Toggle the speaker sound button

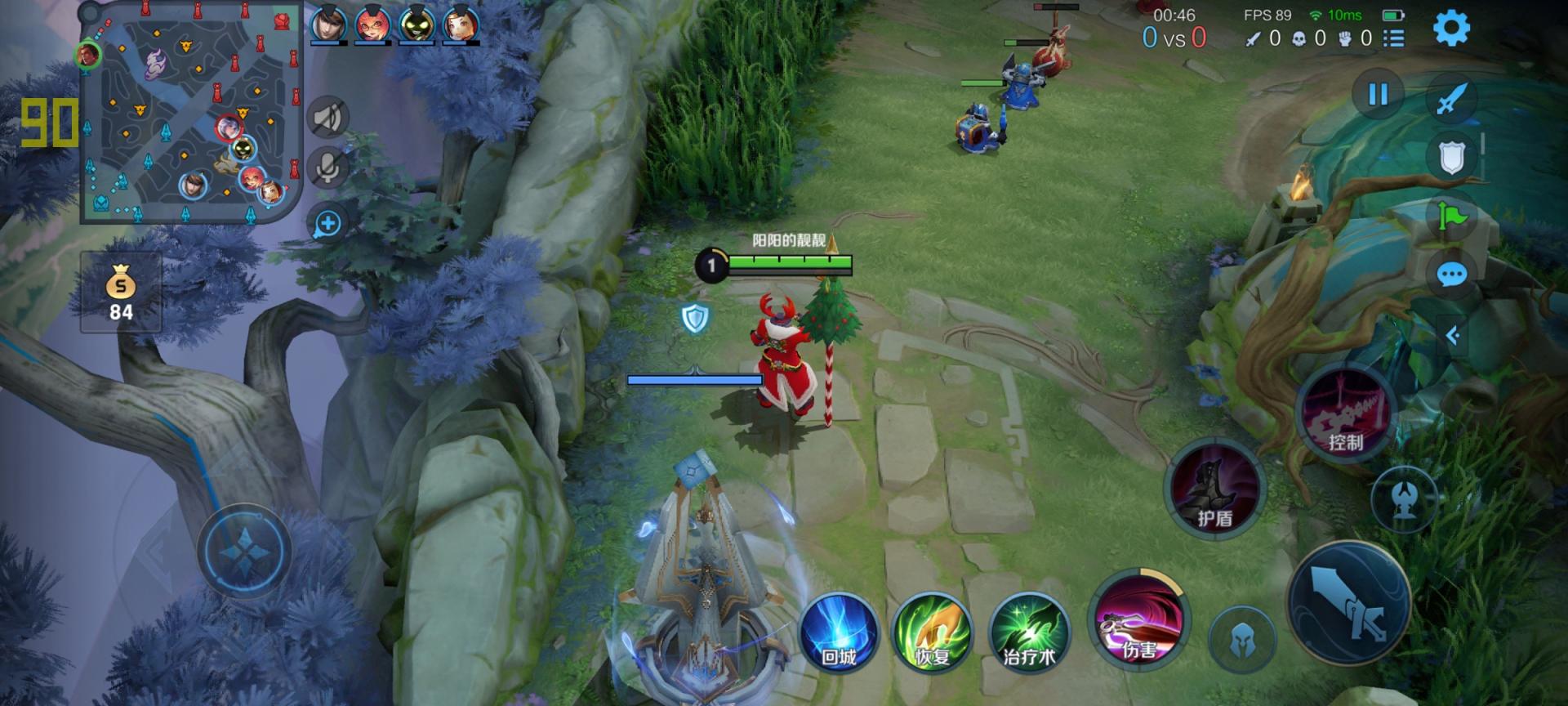[327, 118]
